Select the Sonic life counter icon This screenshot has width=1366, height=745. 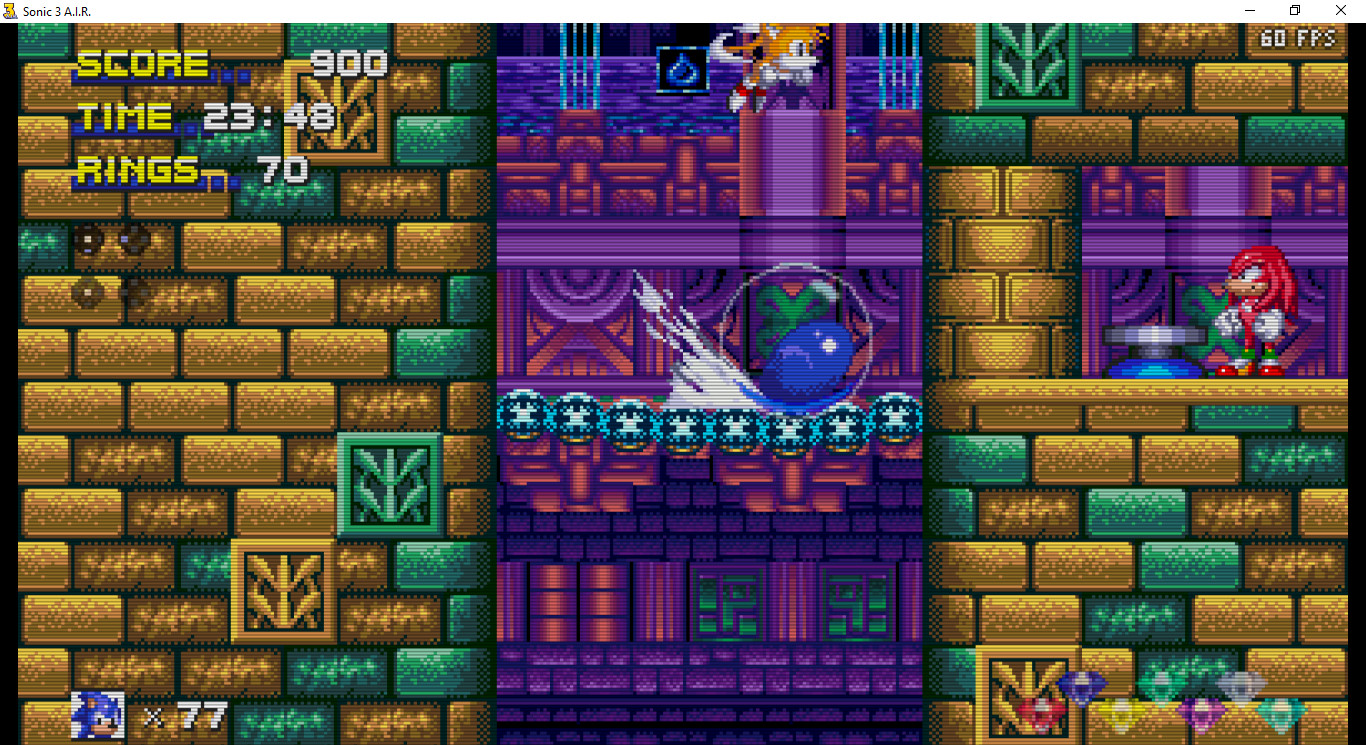[96, 714]
